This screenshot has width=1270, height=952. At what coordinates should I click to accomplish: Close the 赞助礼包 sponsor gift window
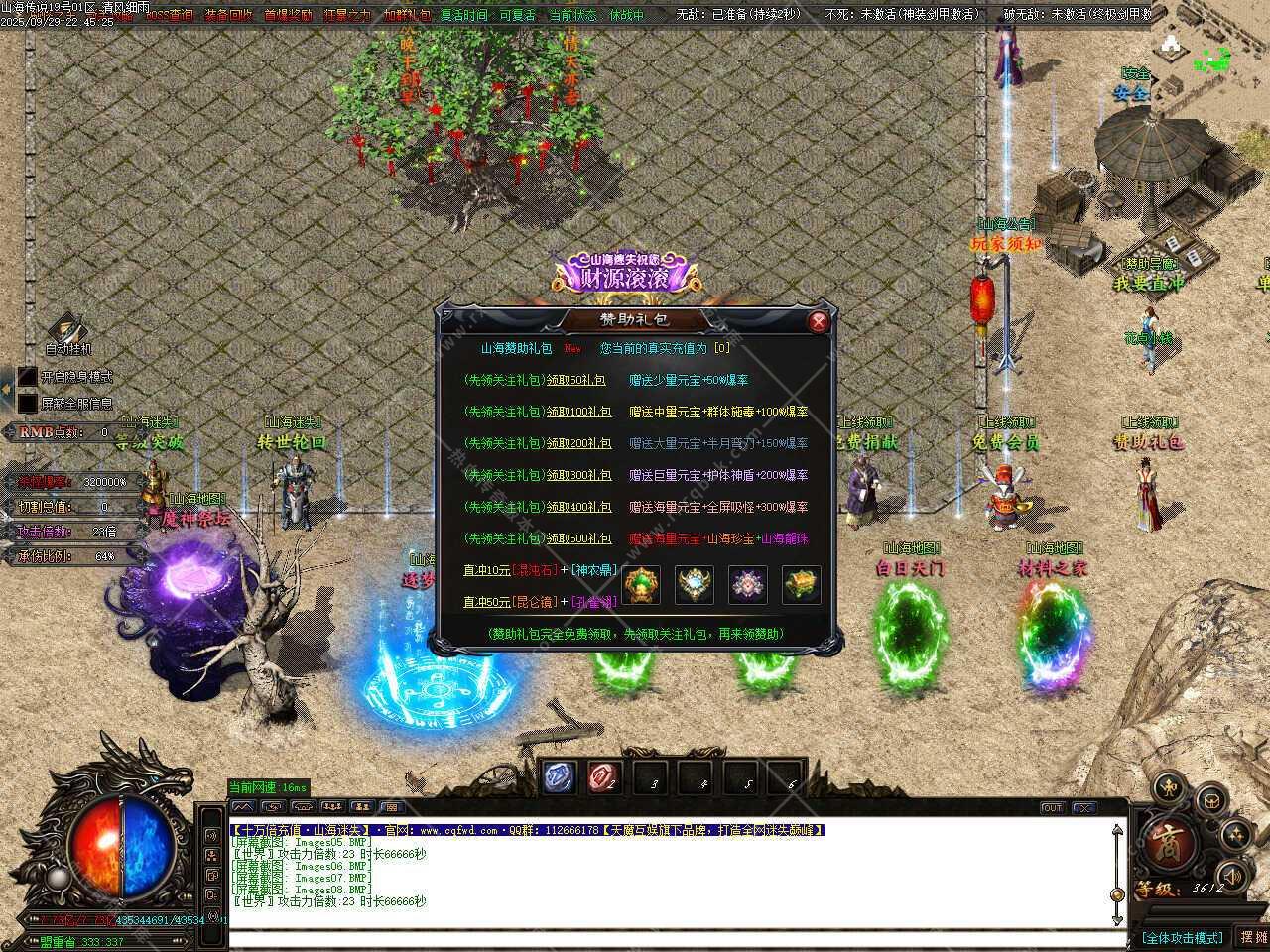[818, 321]
